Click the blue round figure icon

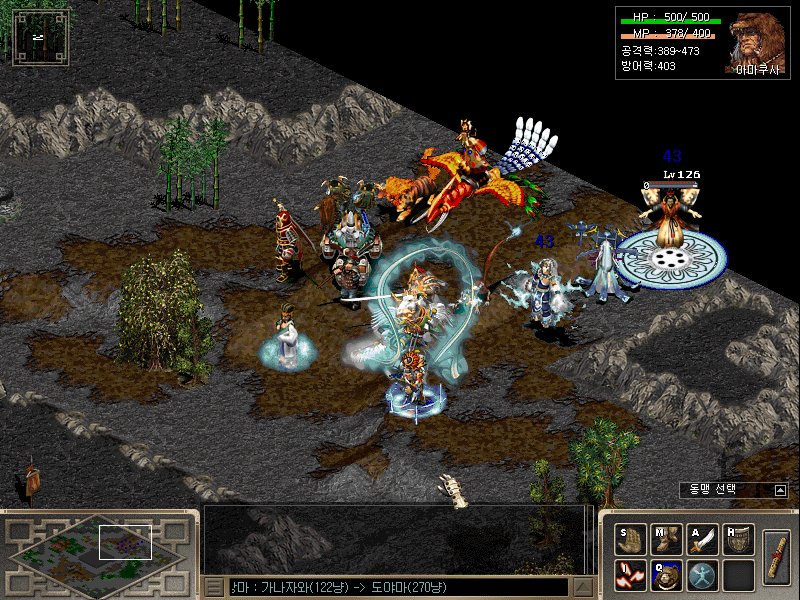(x=703, y=575)
